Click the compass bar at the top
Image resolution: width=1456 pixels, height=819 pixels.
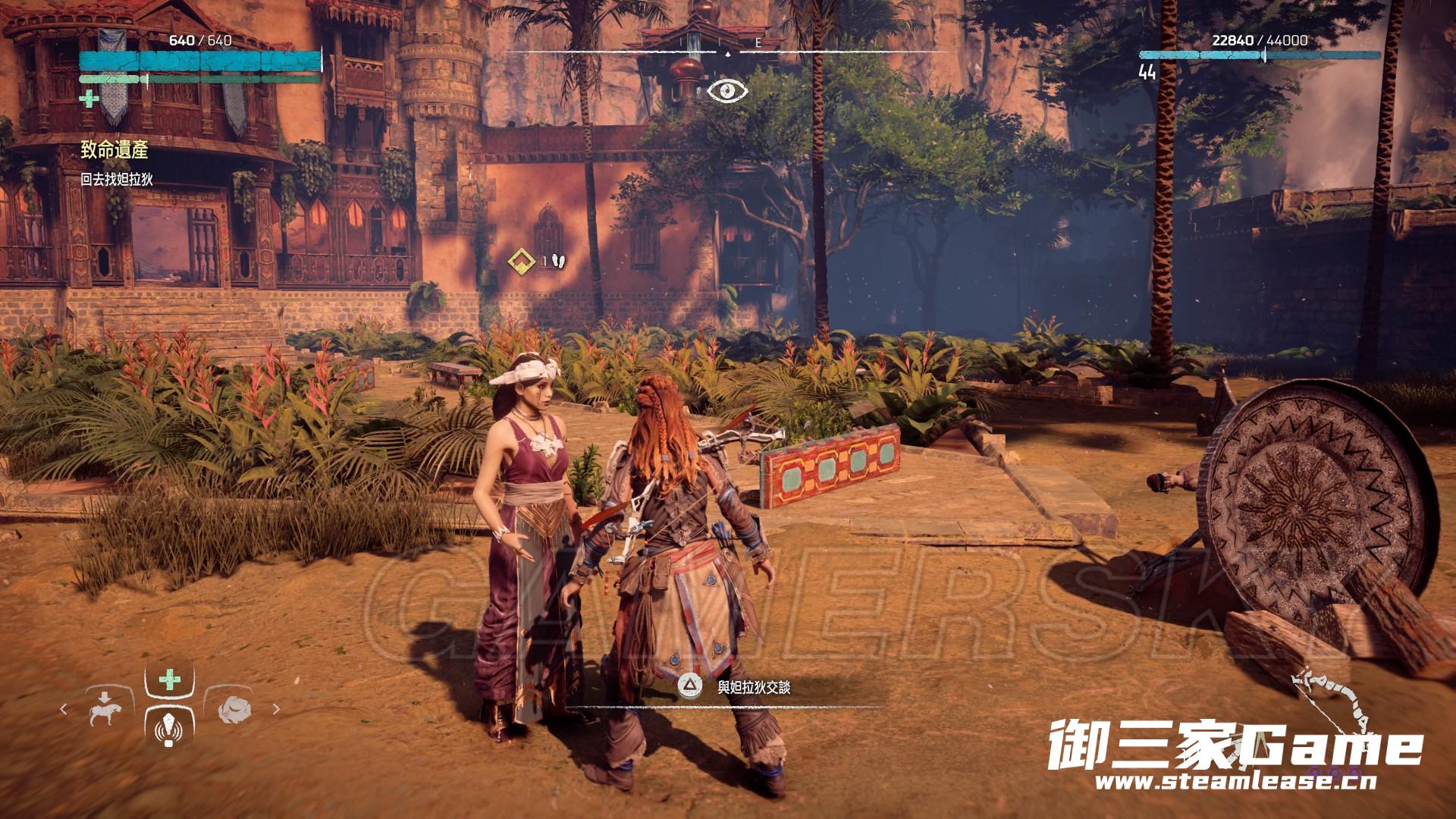click(x=728, y=52)
